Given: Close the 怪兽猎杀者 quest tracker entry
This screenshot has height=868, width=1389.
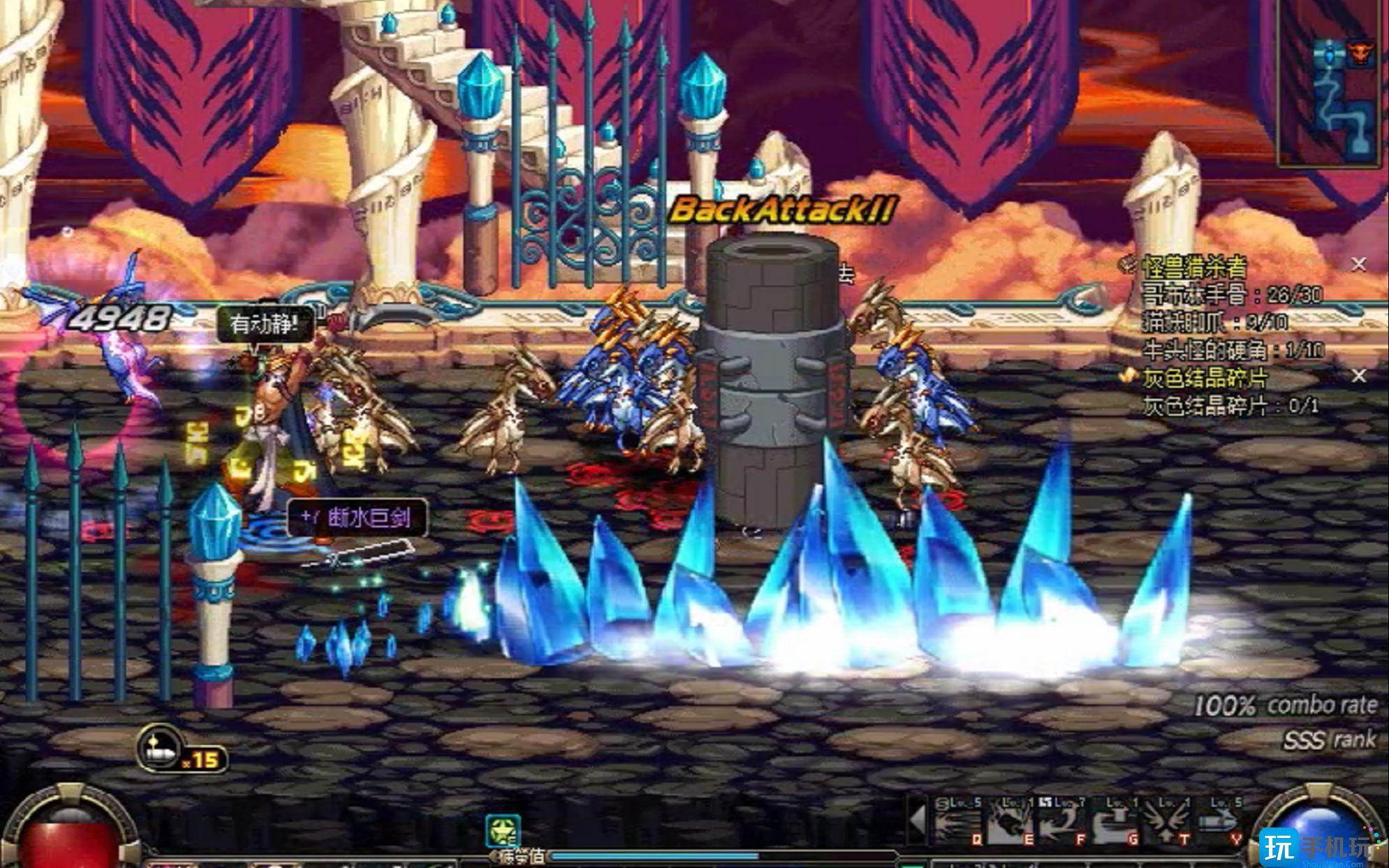Looking at the screenshot, I should tap(1358, 265).
